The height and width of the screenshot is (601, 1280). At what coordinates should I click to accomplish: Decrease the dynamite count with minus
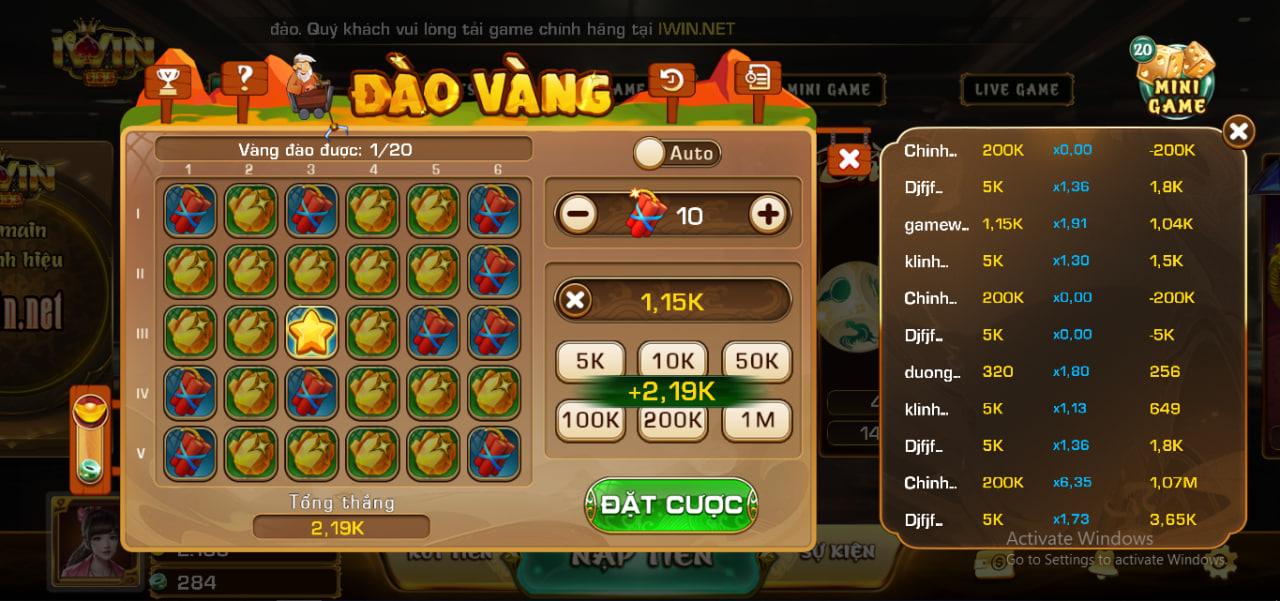point(579,215)
